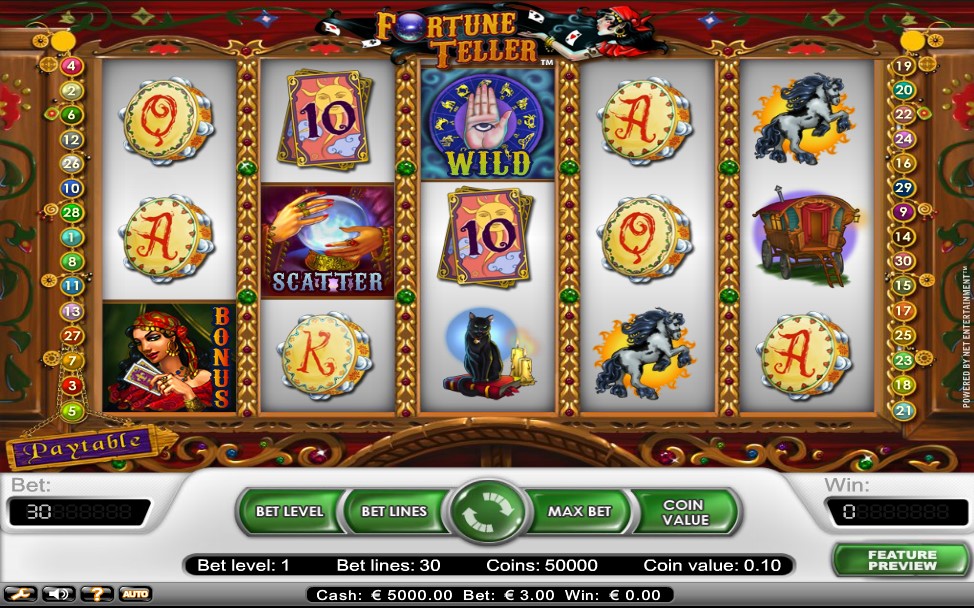Viewport: 974px width, 608px height.
Task: Pick payline number 29 marker
Action: coord(903,188)
